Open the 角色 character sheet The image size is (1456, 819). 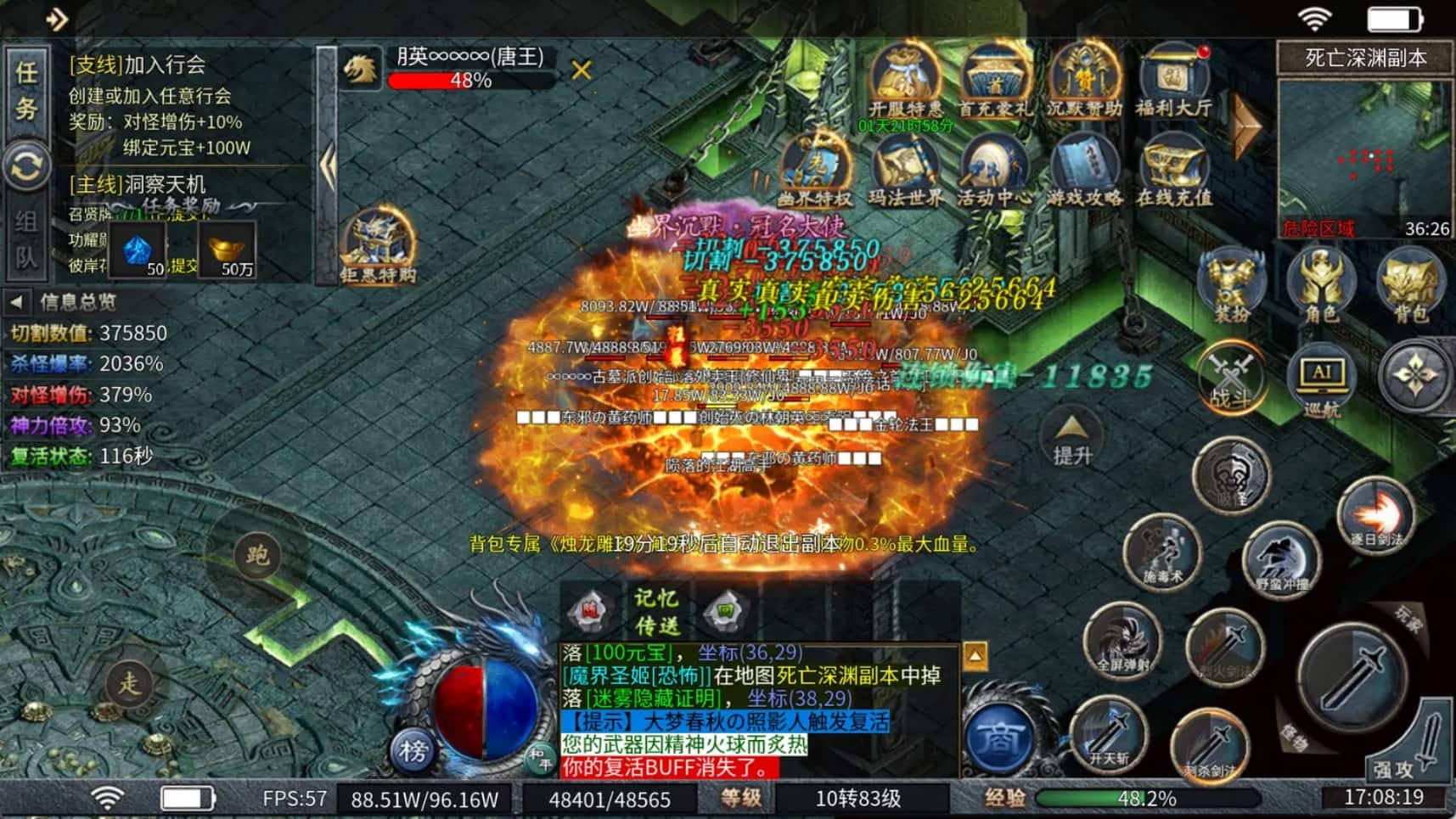point(1320,286)
